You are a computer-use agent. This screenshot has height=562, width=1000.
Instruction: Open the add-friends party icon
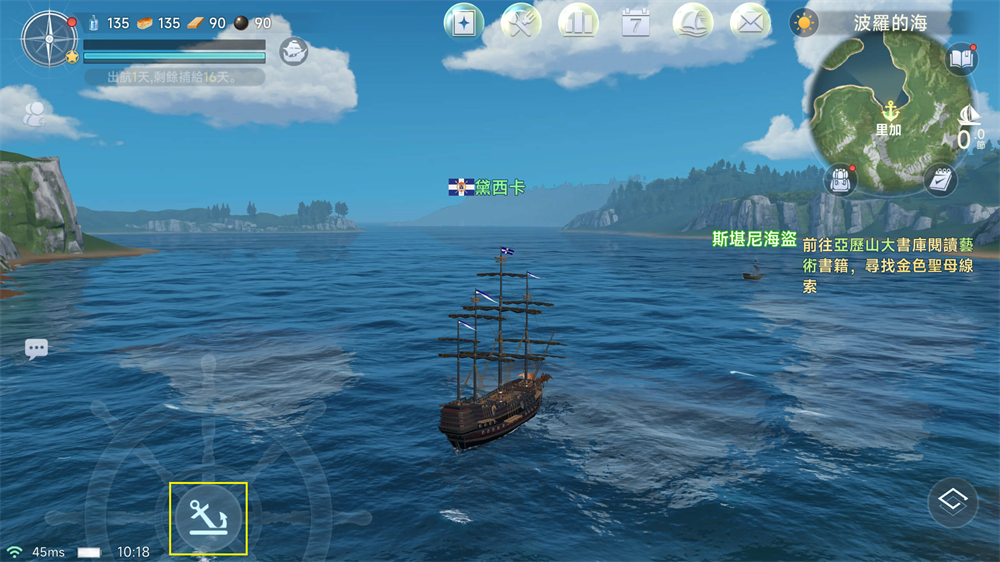[35, 114]
